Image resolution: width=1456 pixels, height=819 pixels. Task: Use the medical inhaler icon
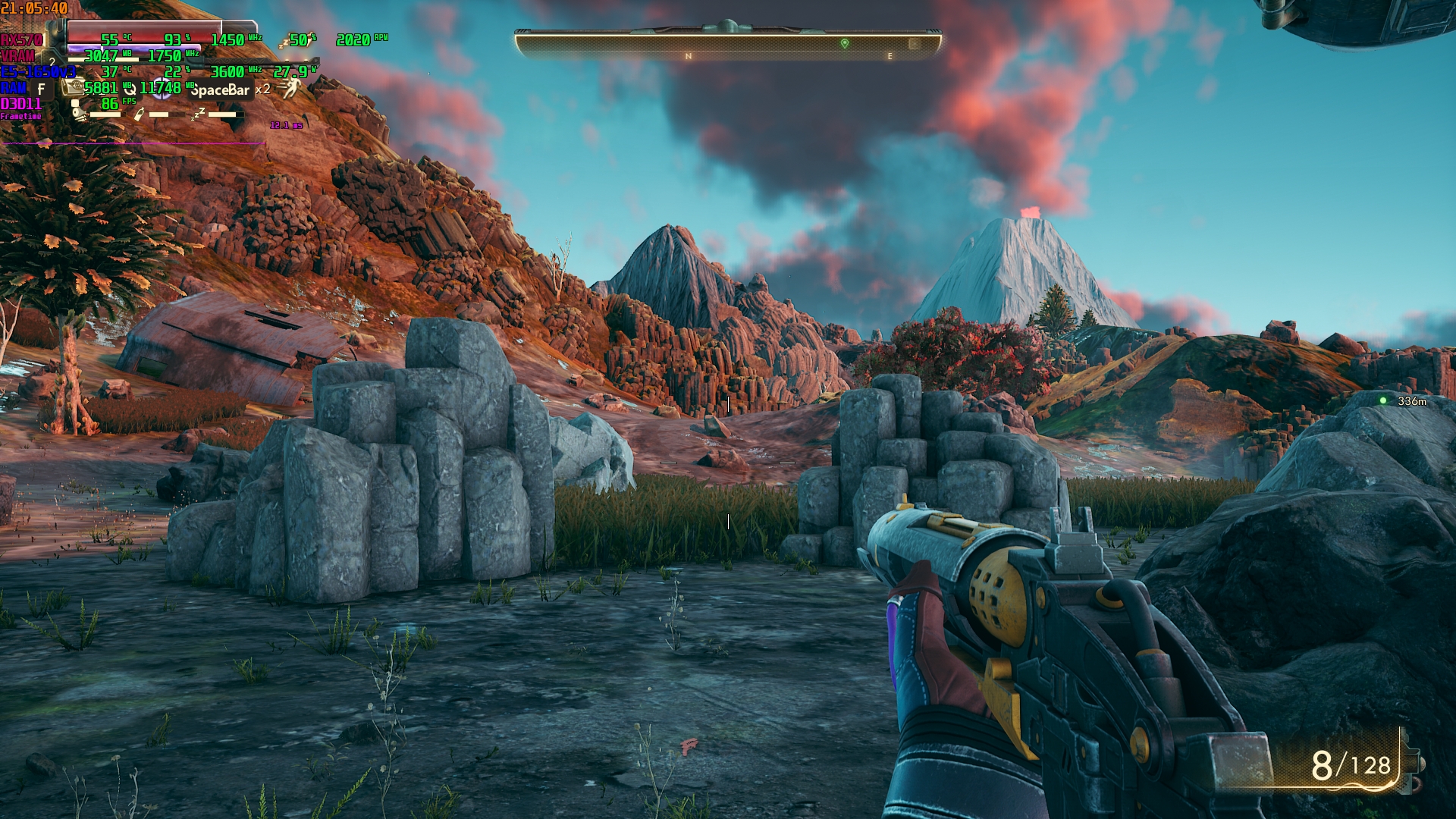pos(74,87)
